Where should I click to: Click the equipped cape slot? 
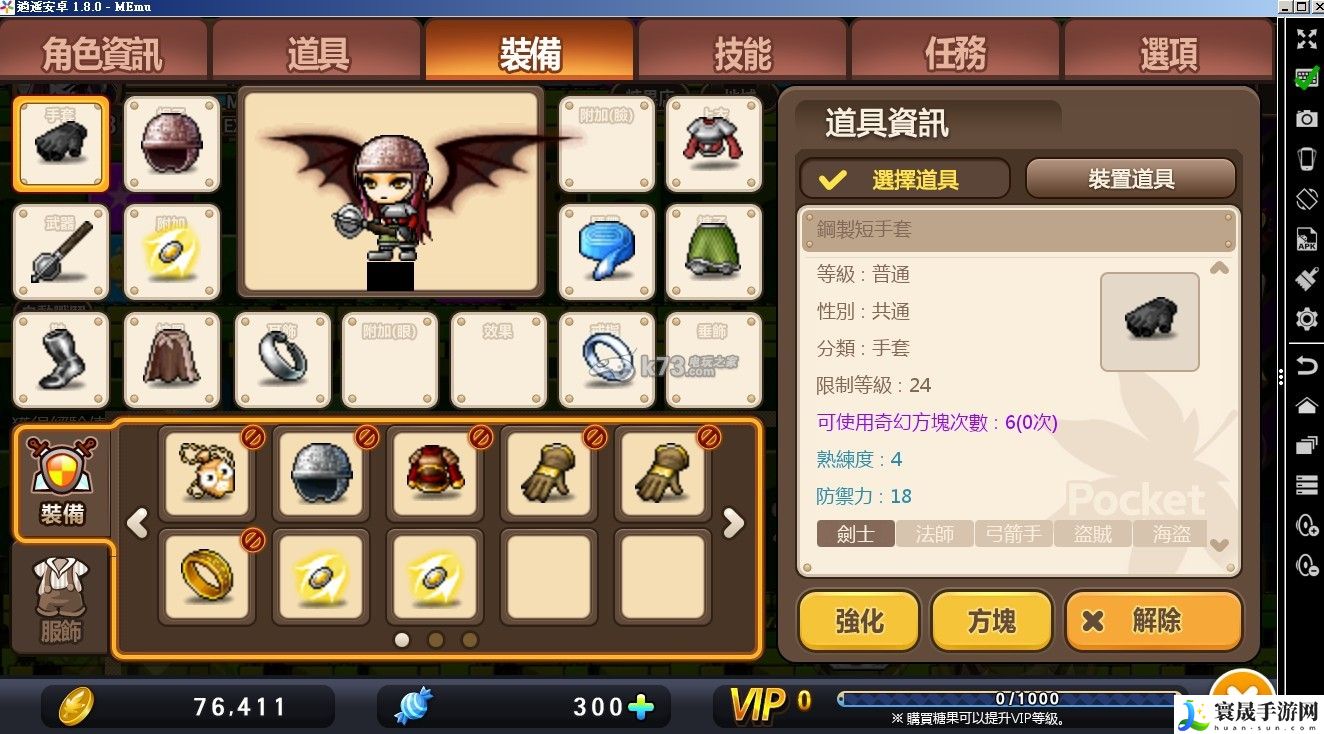click(x=171, y=361)
